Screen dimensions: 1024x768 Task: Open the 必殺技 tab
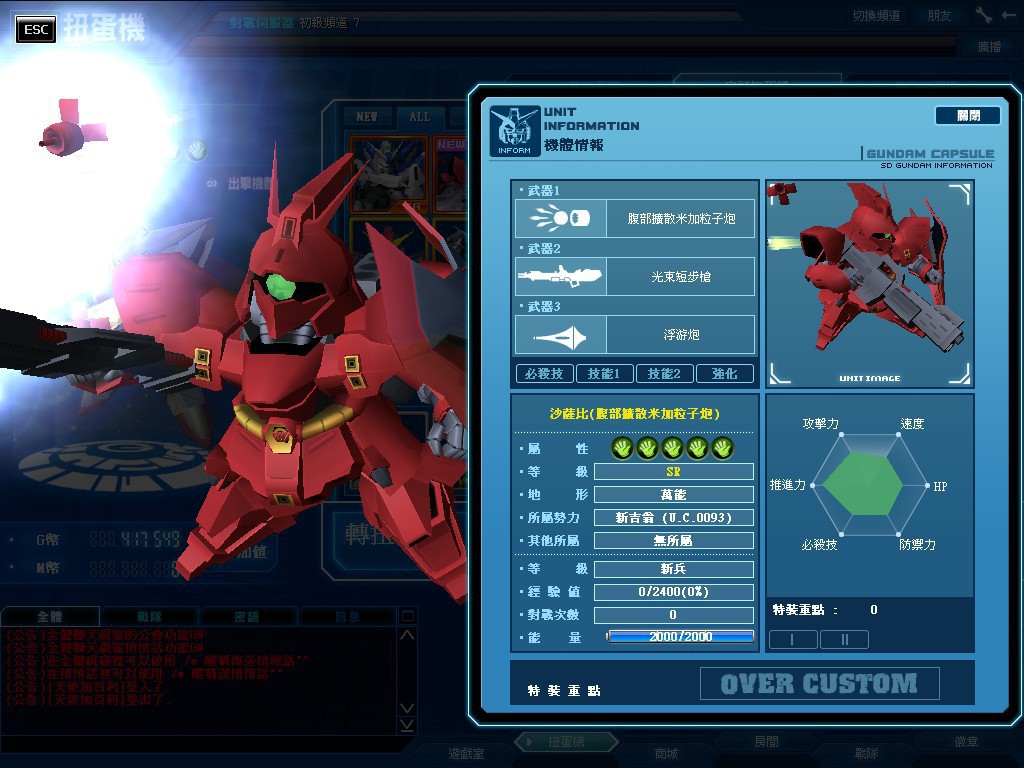[x=544, y=374]
